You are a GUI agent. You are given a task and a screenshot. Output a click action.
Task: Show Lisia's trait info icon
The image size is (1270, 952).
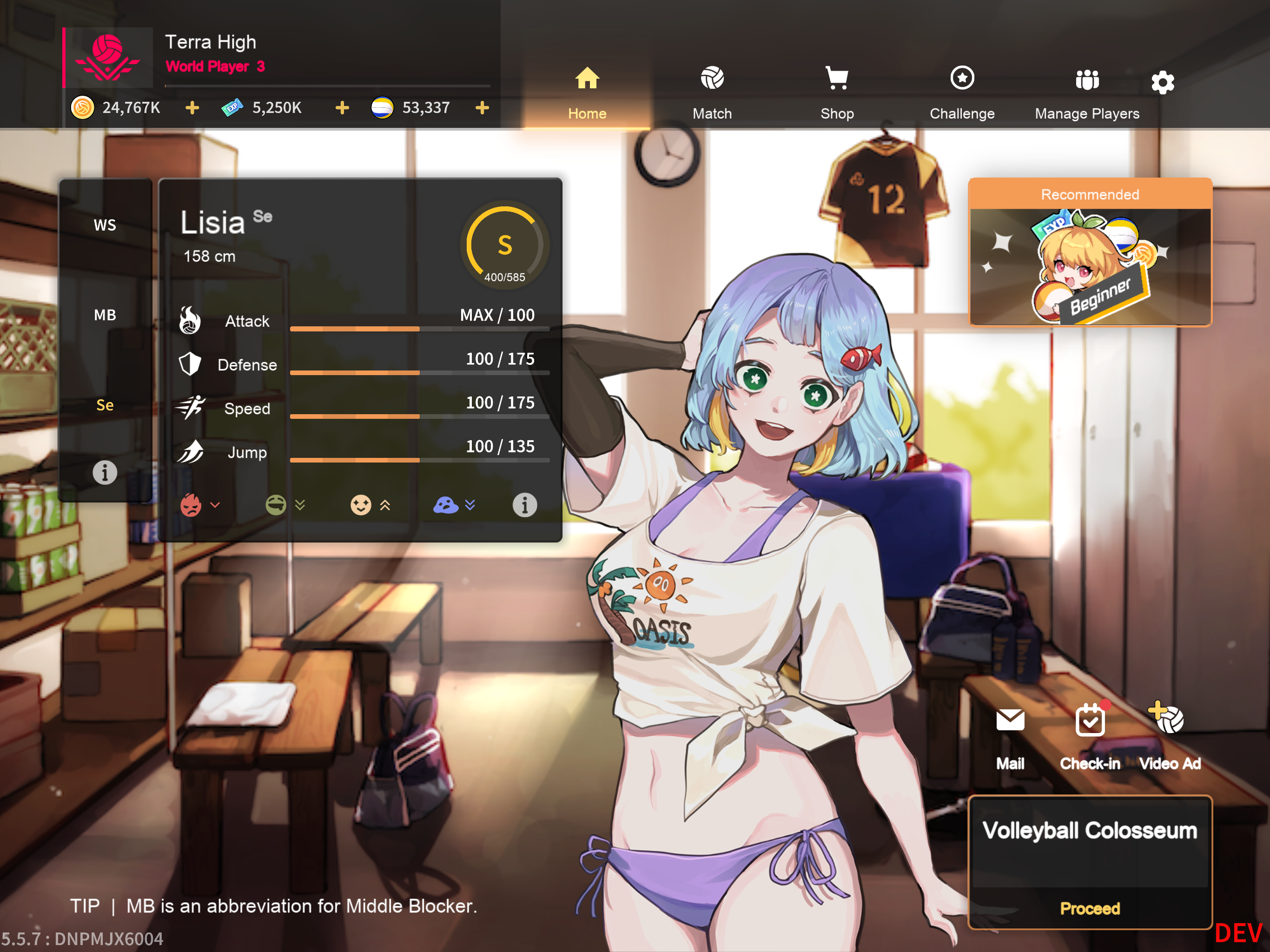click(524, 505)
